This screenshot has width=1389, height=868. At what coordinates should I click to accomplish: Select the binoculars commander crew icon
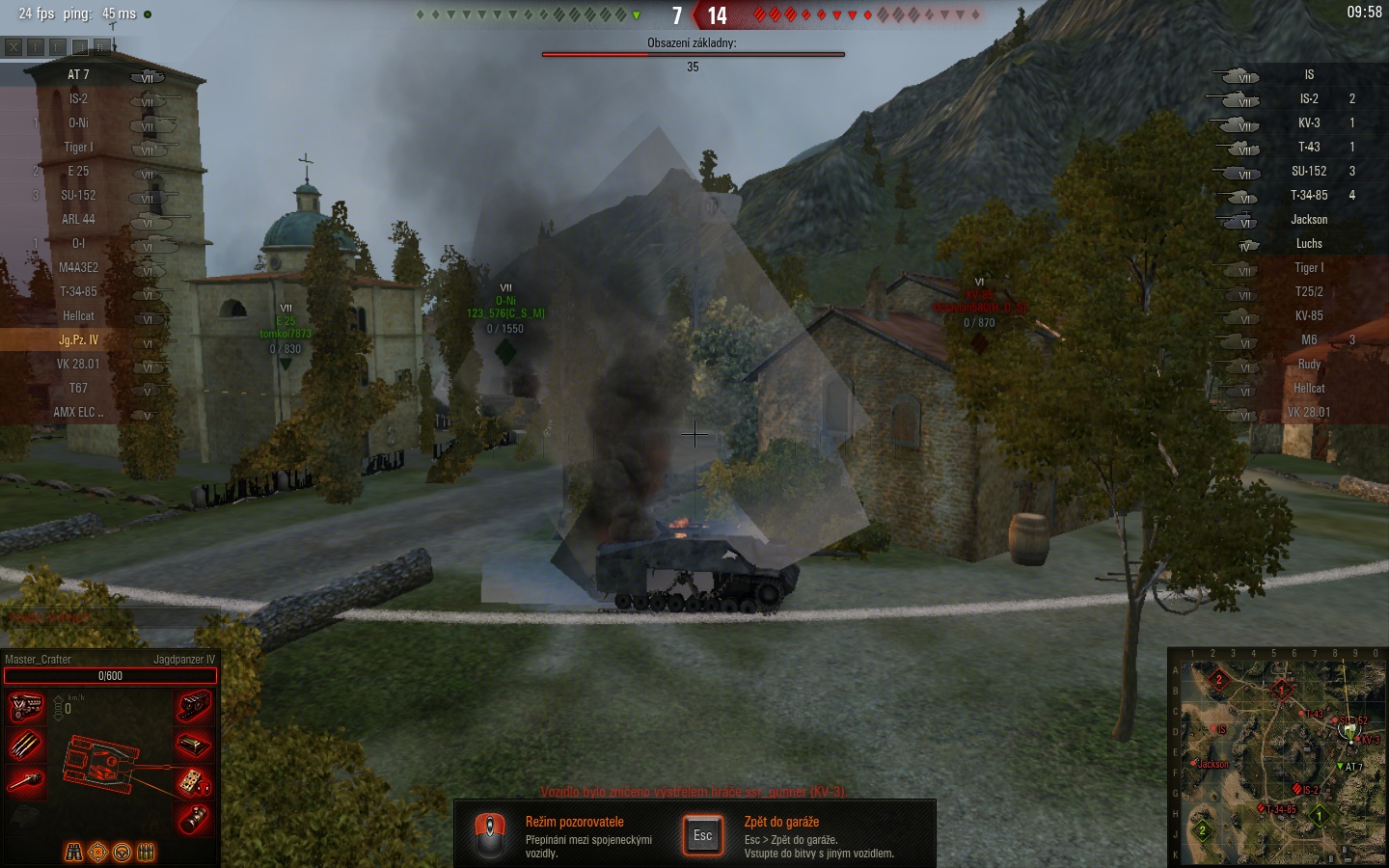pyautogui.click(x=73, y=853)
